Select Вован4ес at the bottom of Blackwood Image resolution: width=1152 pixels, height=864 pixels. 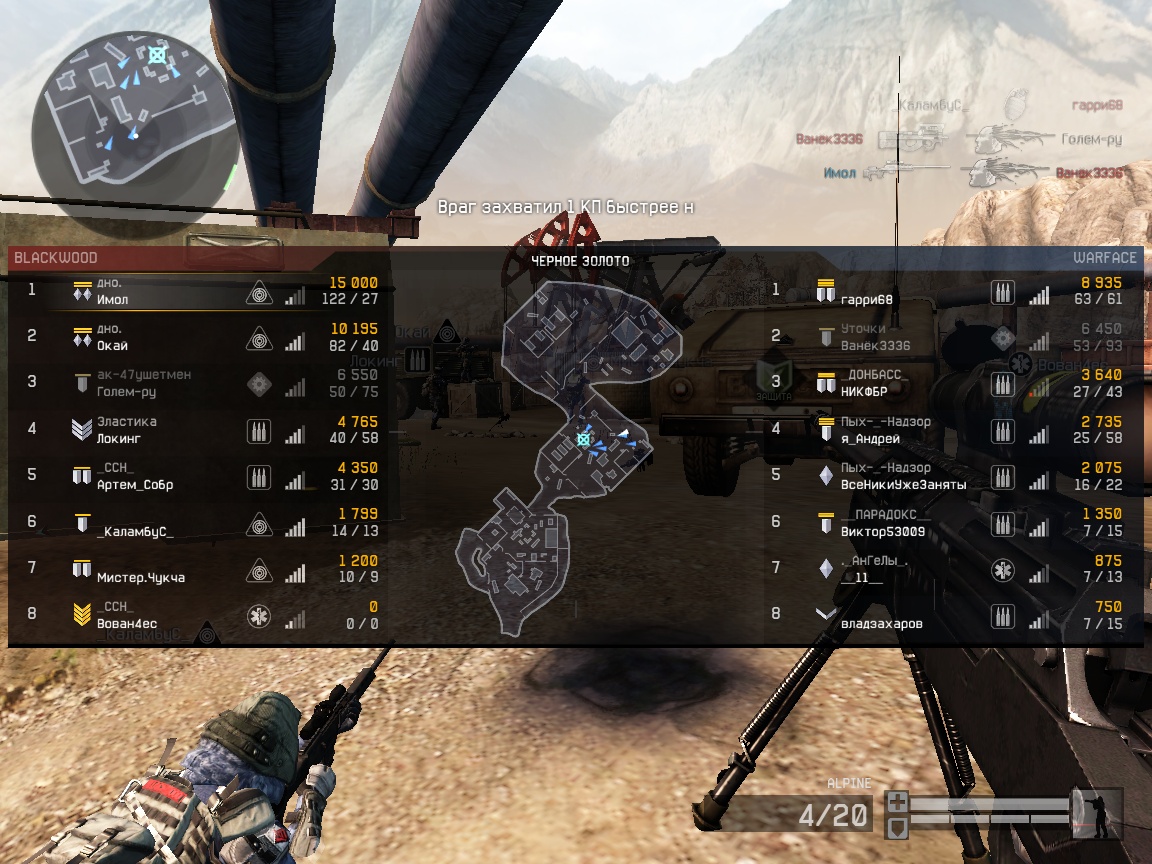click(126, 623)
